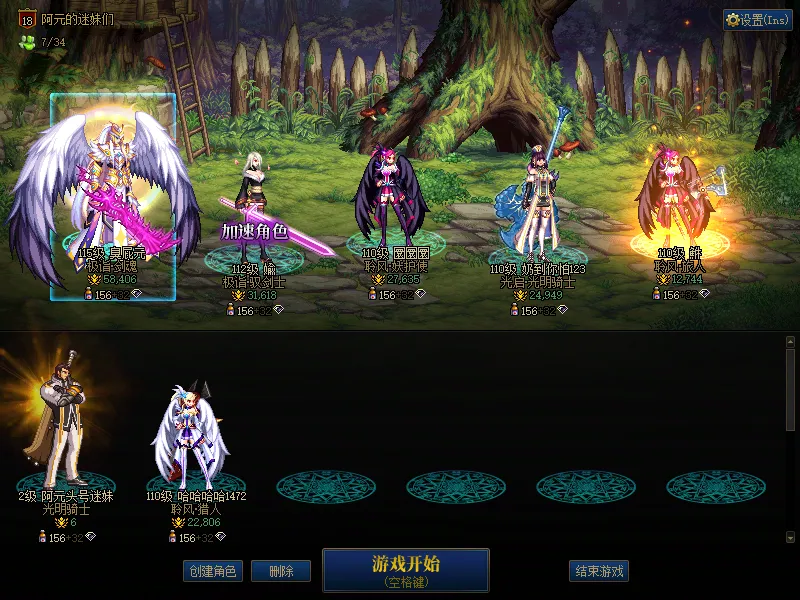Open the 创建角色 create character screen
Image resolution: width=800 pixels, height=600 pixels.
coord(212,571)
